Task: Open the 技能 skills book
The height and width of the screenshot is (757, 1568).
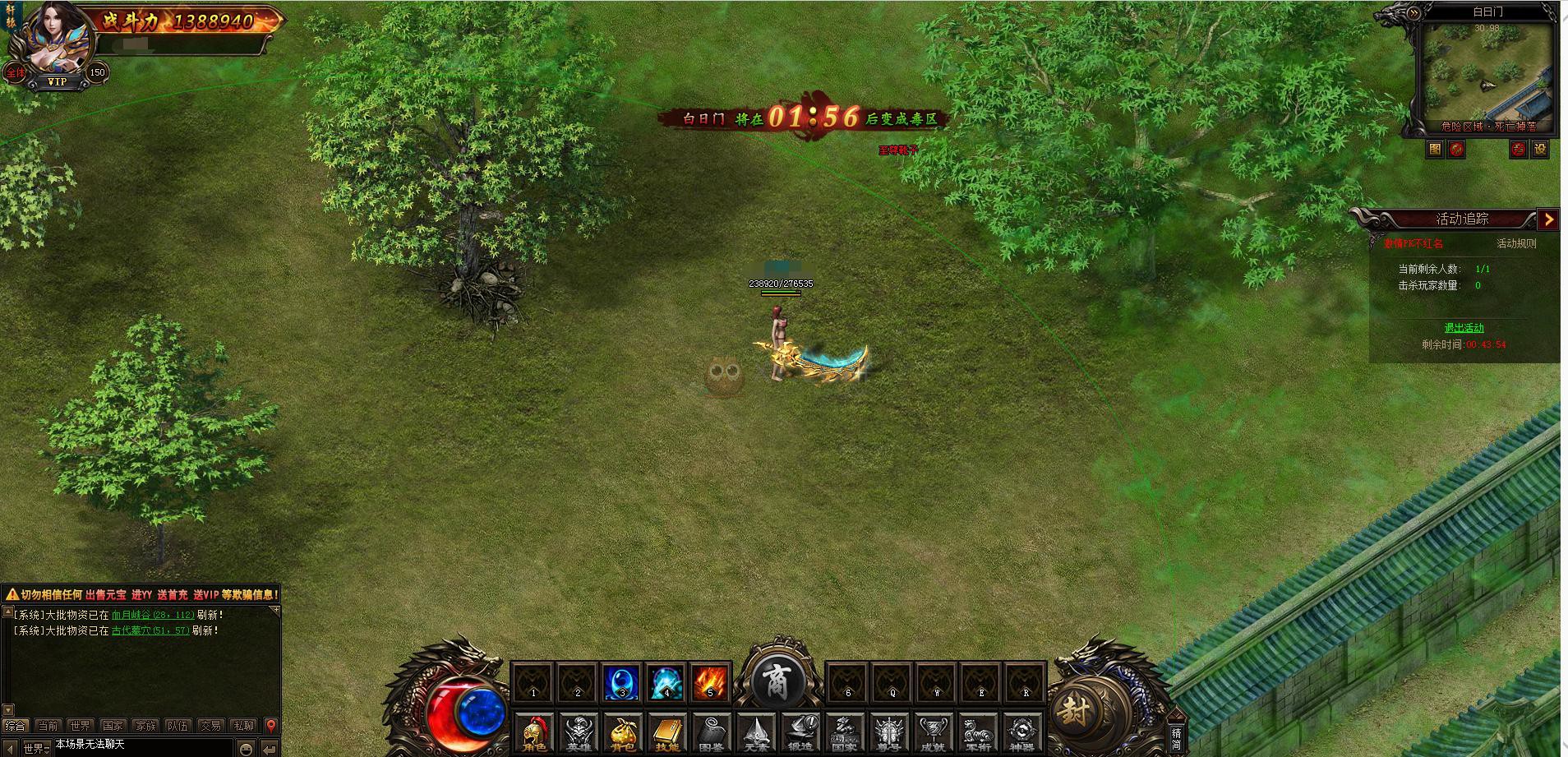Action: (x=666, y=732)
